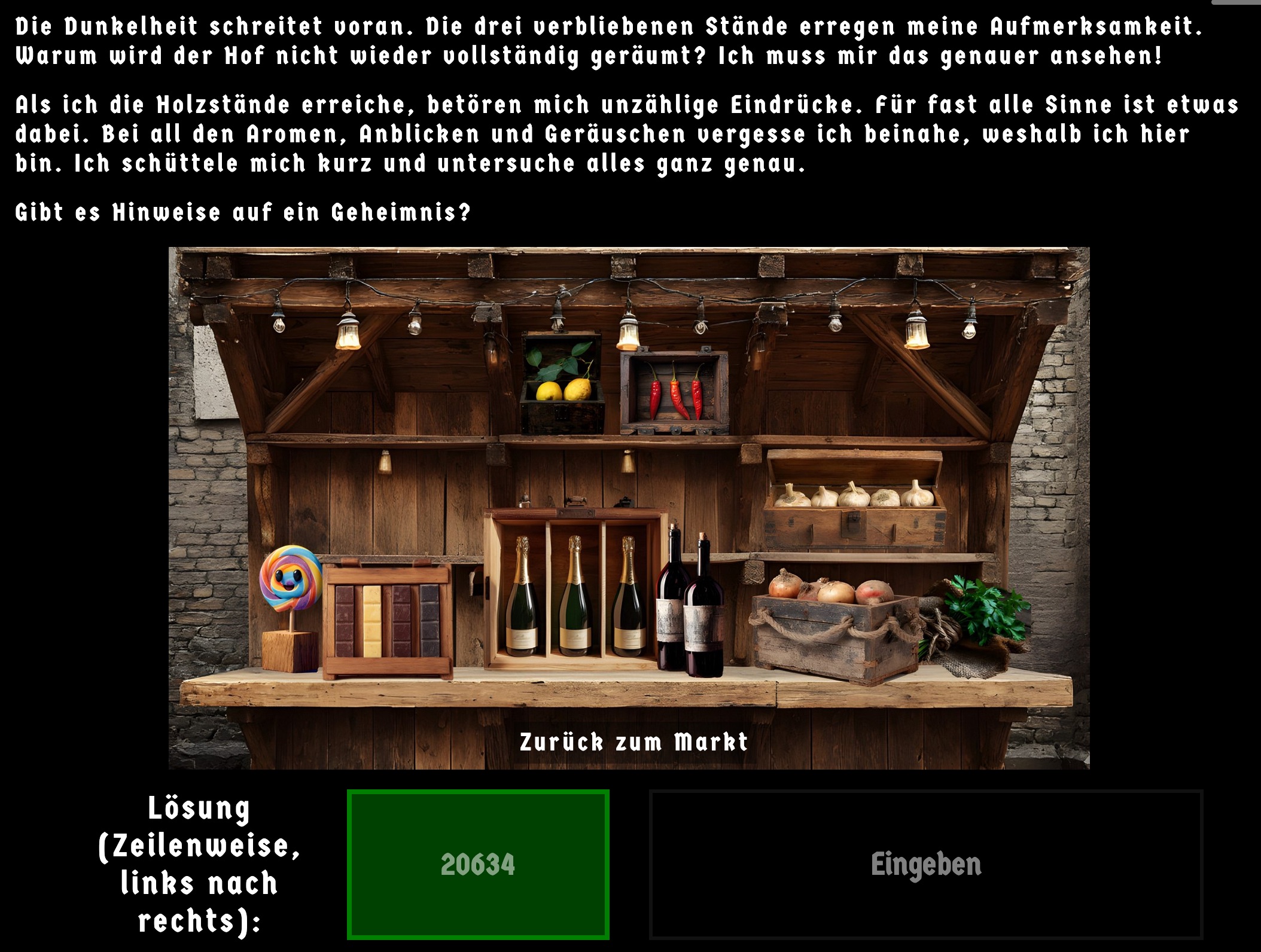Go back via 'Zurück zum Markt'
This screenshot has height=952, width=1261.
633,742
